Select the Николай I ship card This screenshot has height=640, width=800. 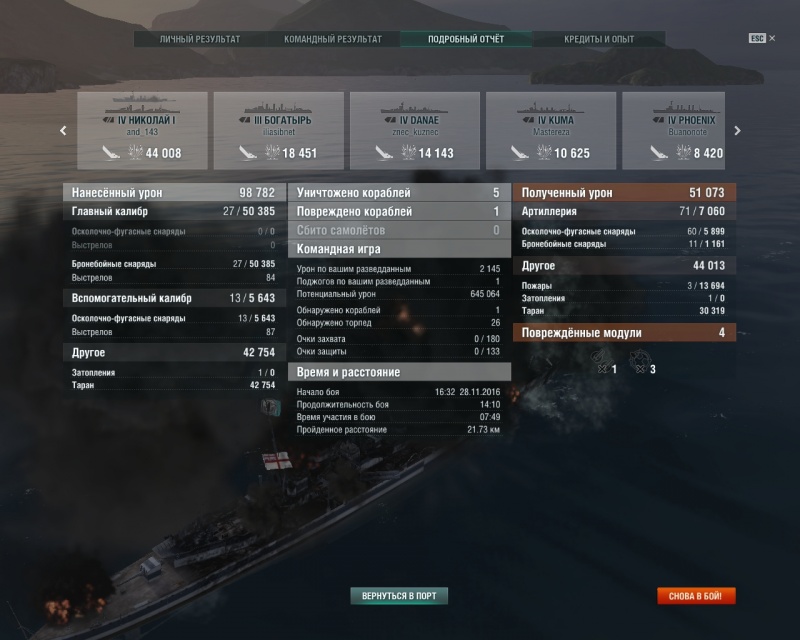point(143,130)
